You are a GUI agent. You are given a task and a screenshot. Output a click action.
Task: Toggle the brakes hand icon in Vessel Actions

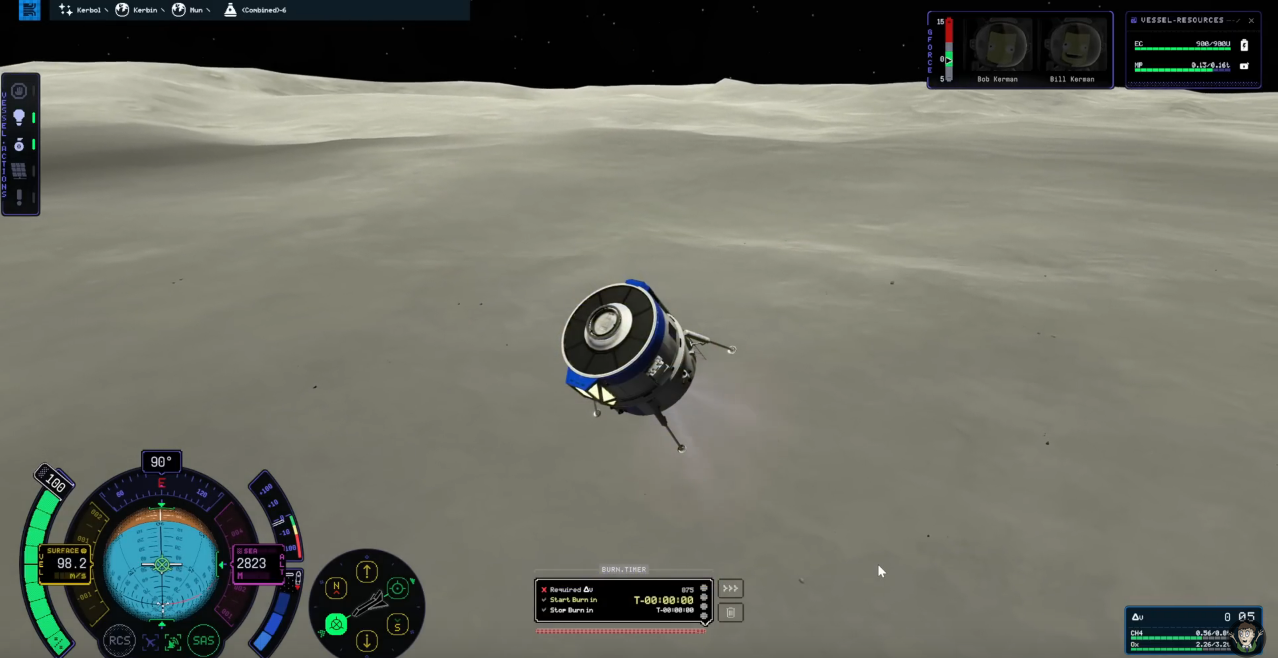[18, 91]
